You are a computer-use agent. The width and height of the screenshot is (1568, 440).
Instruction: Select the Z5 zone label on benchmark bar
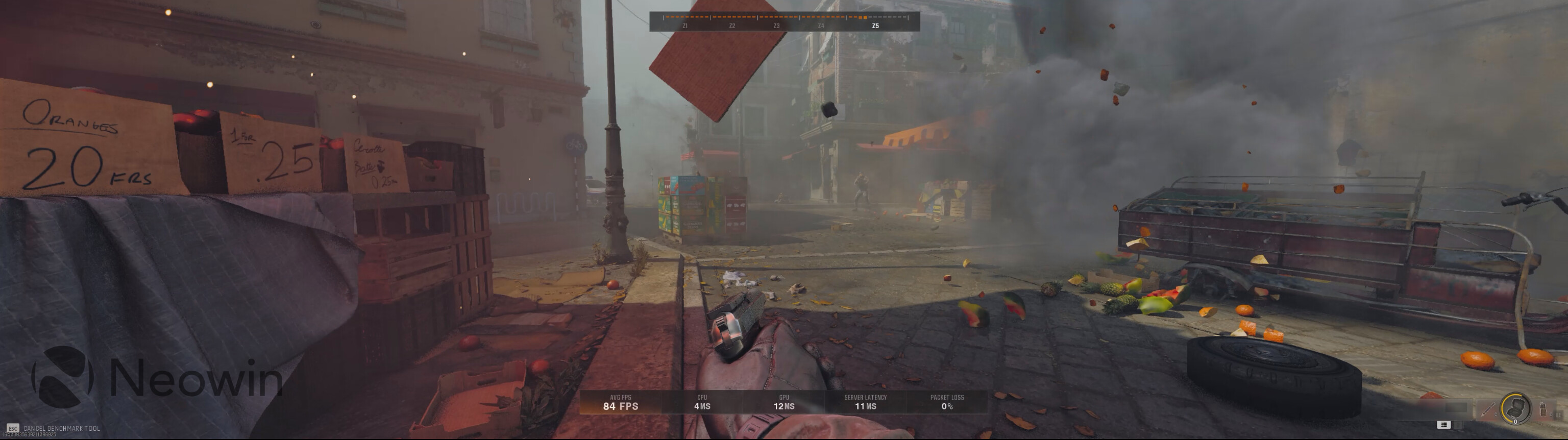click(875, 26)
